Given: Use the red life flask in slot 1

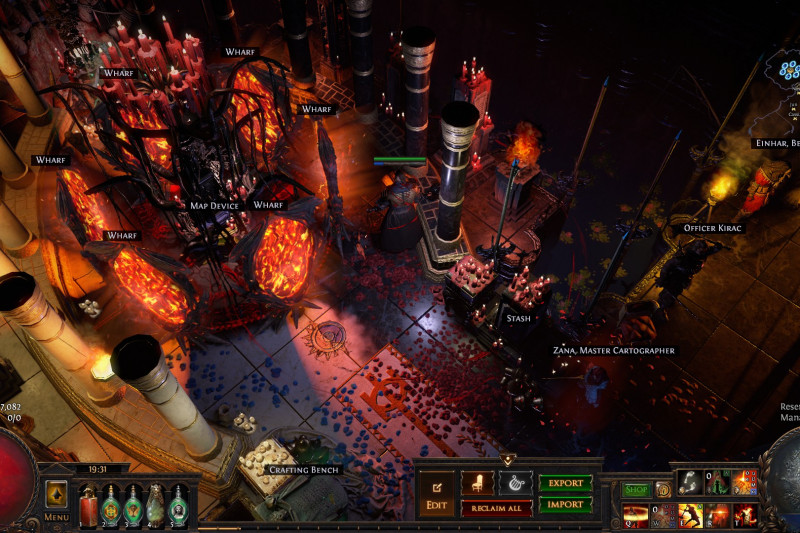Looking at the screenshot, I should tap(87, 503).
